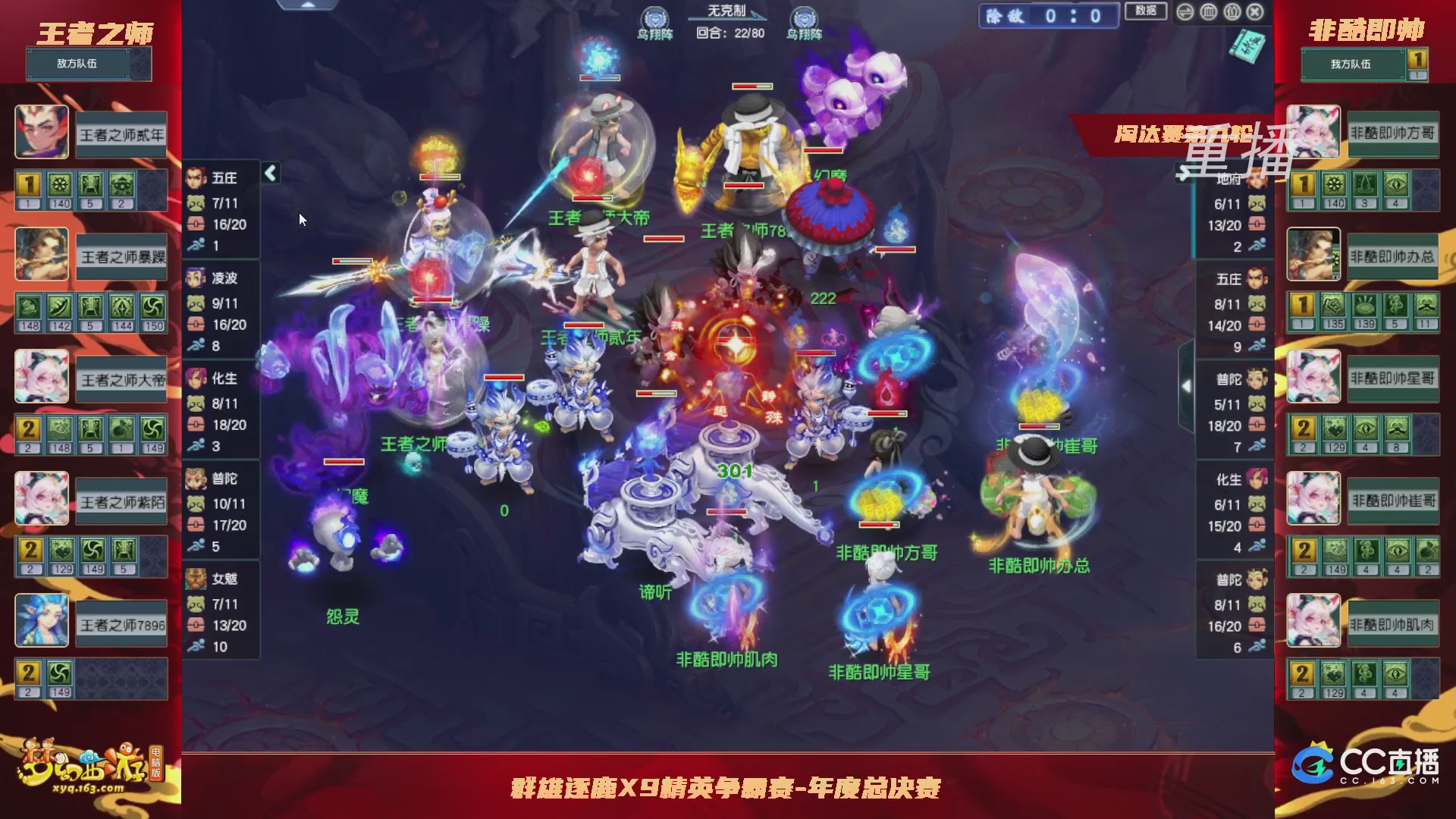Open the battle report book icon below the toolbar
Viewport: 1456px width, 819px height.
coord(1247,46)
